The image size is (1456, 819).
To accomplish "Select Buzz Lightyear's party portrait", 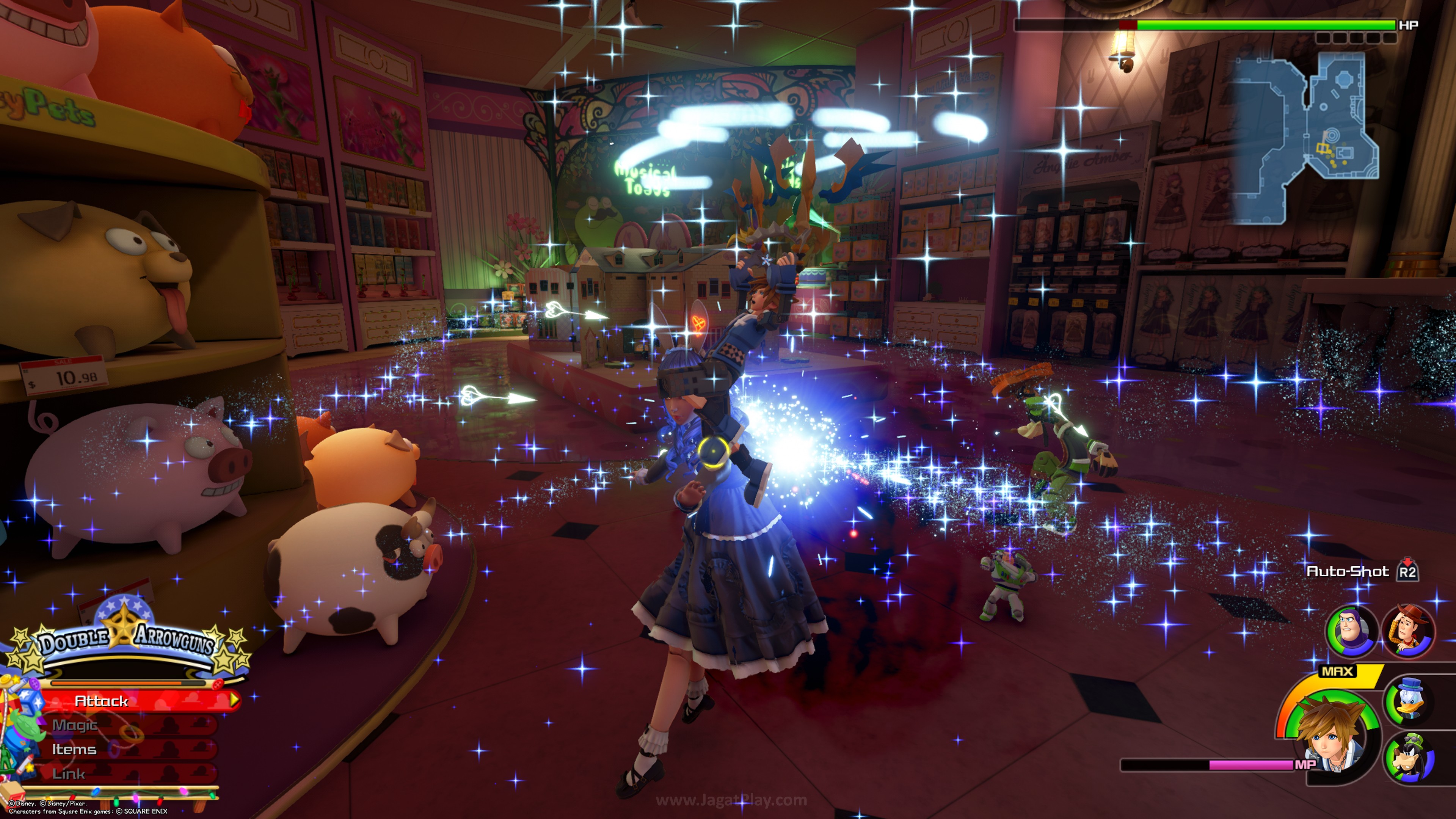I will pyautogui.click(x=1351, y=631).
